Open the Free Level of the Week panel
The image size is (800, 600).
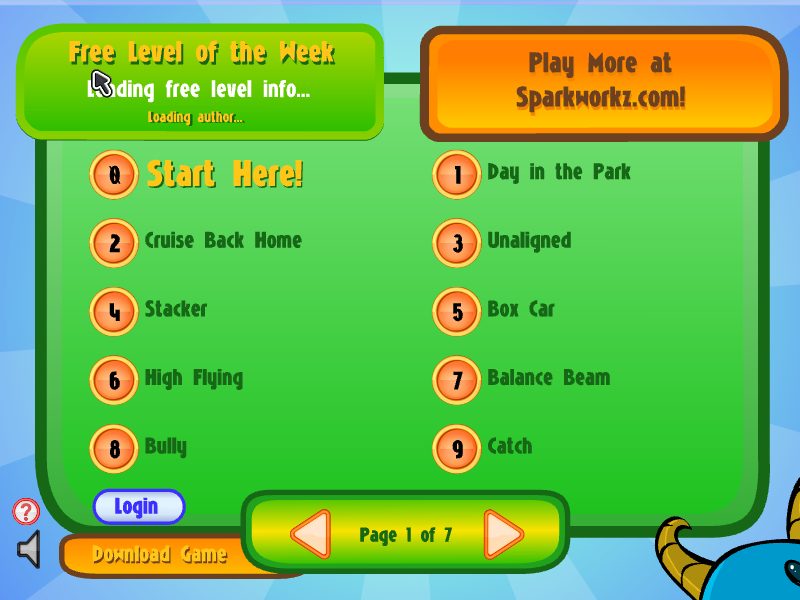[x=201, y=82]
